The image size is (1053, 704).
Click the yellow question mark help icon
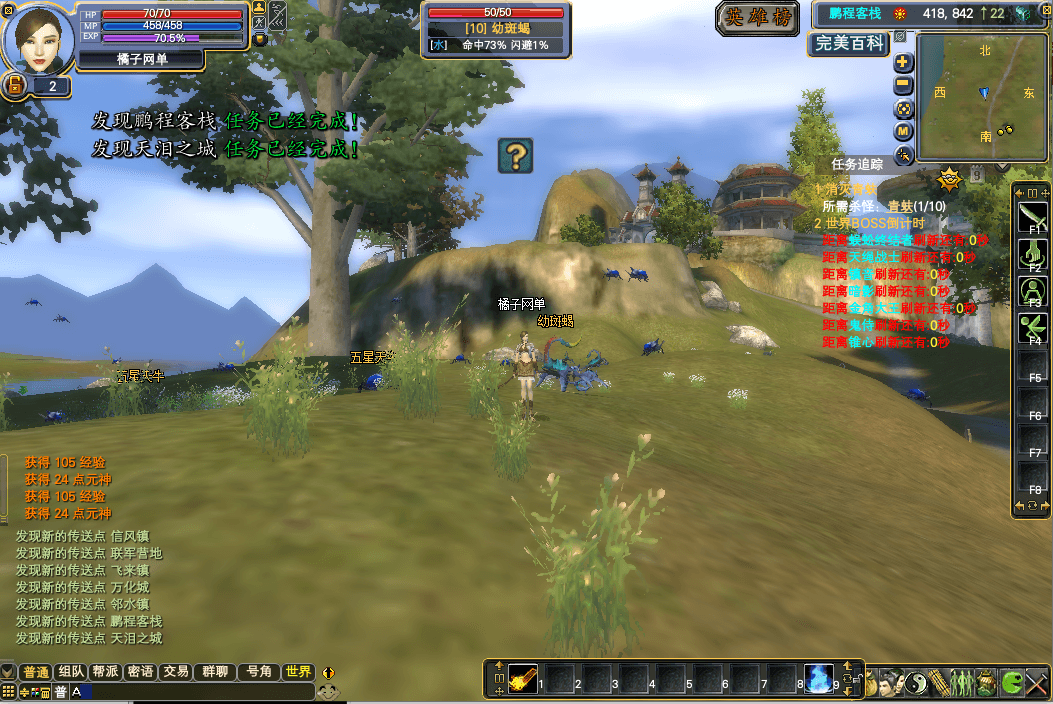tap(515, 155)
